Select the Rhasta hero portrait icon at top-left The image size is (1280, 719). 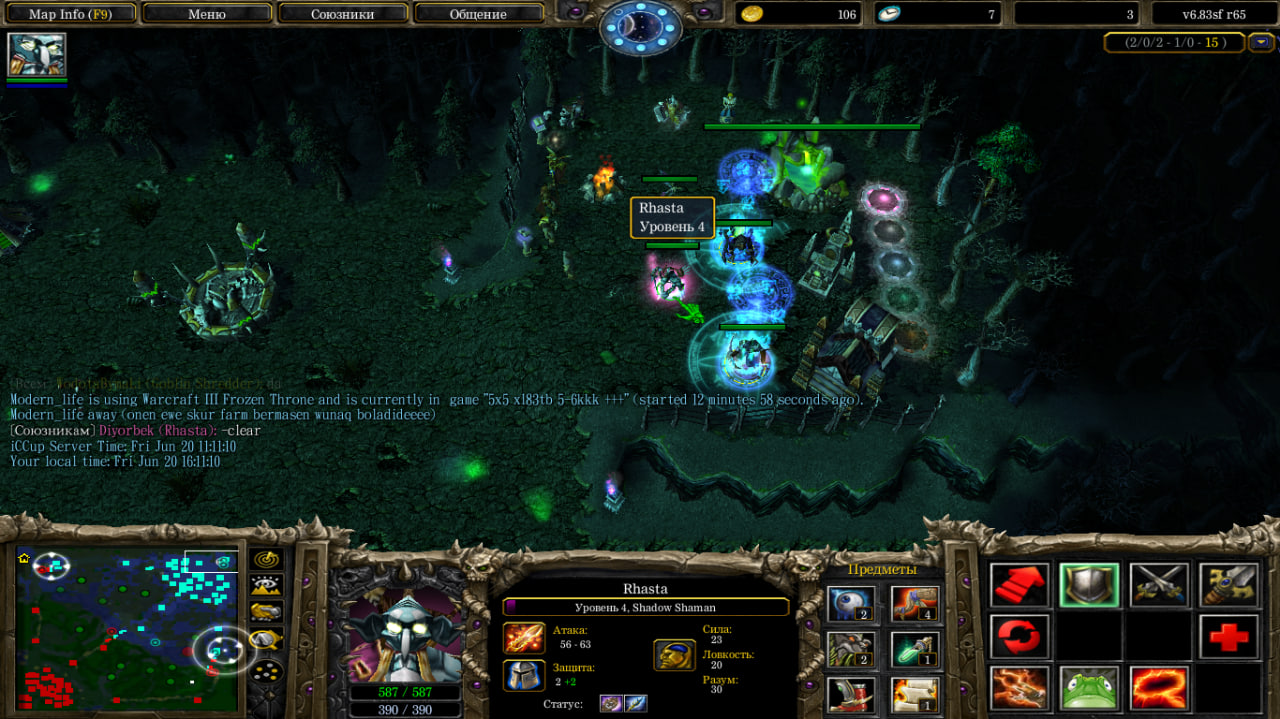(x=37, y=54)
